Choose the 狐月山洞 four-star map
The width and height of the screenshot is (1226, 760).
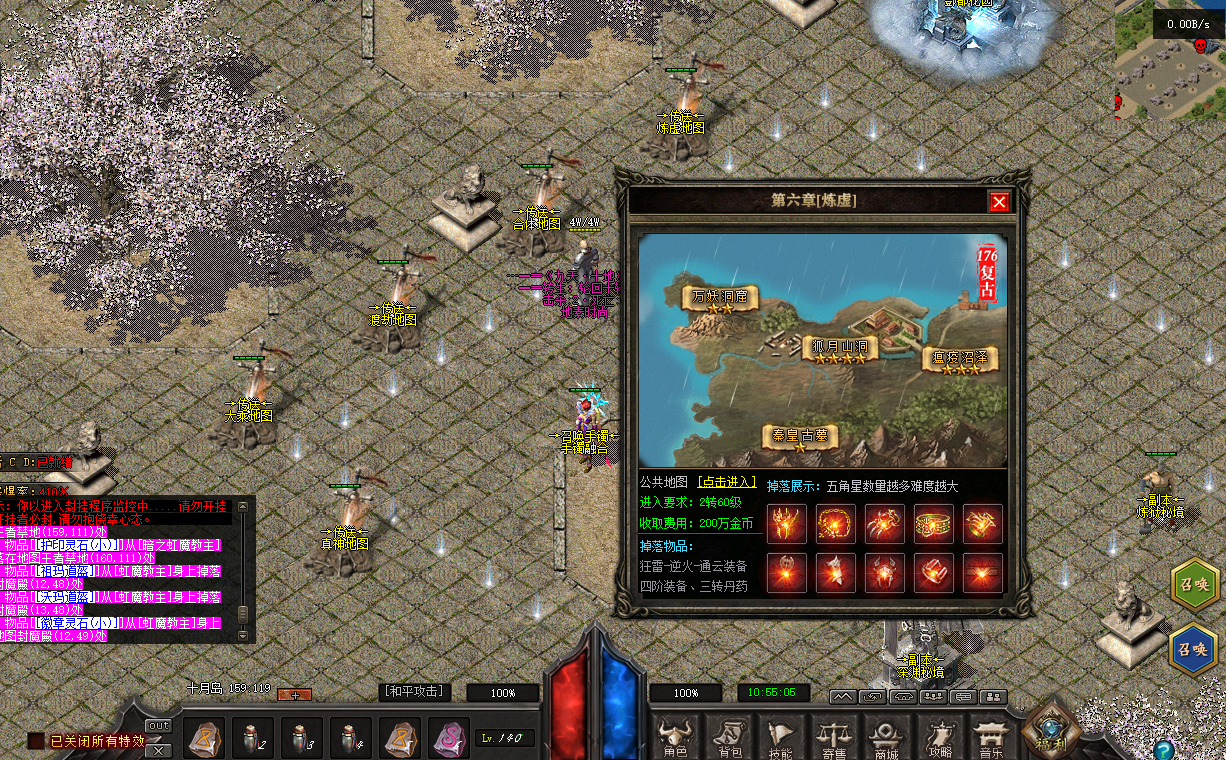840,348
